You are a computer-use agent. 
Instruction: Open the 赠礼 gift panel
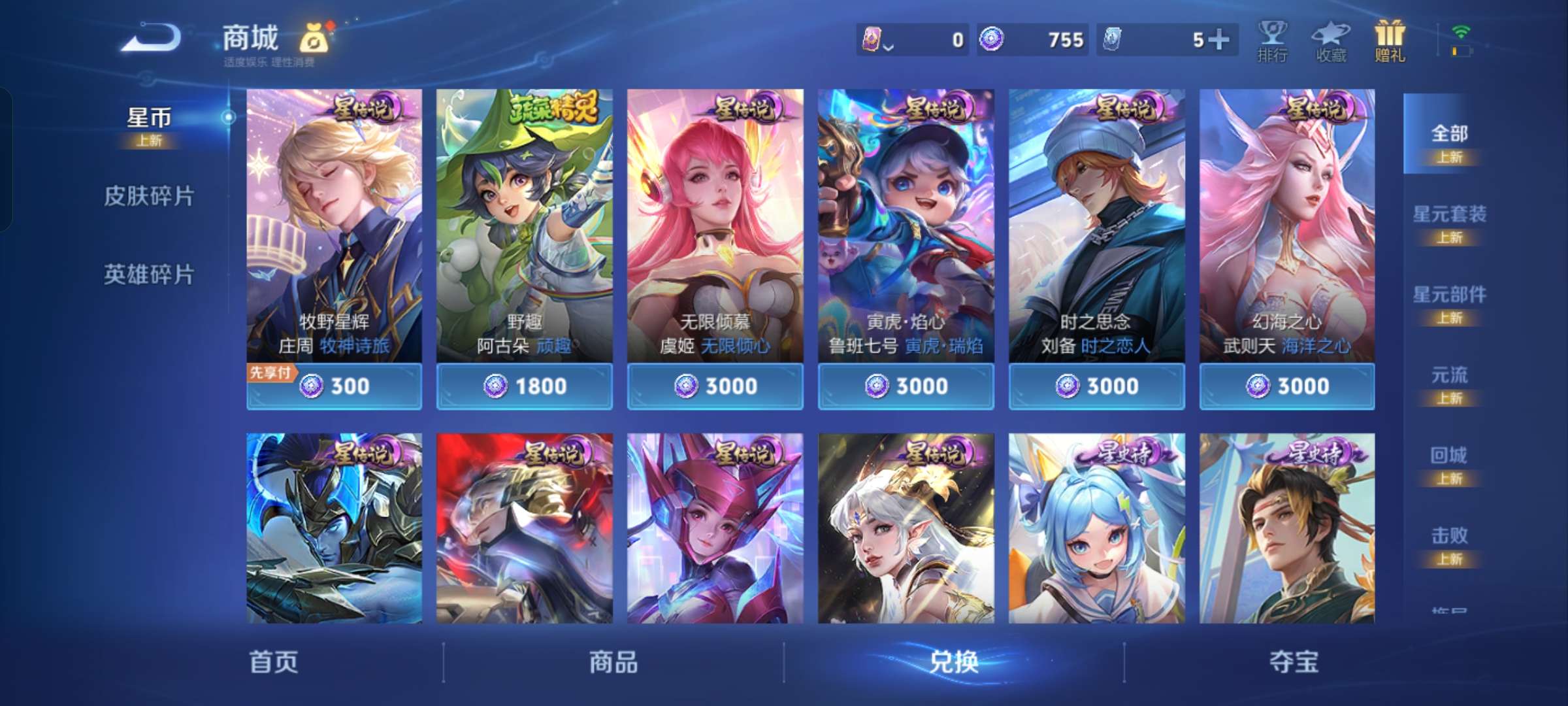[x=1388, y=39]
